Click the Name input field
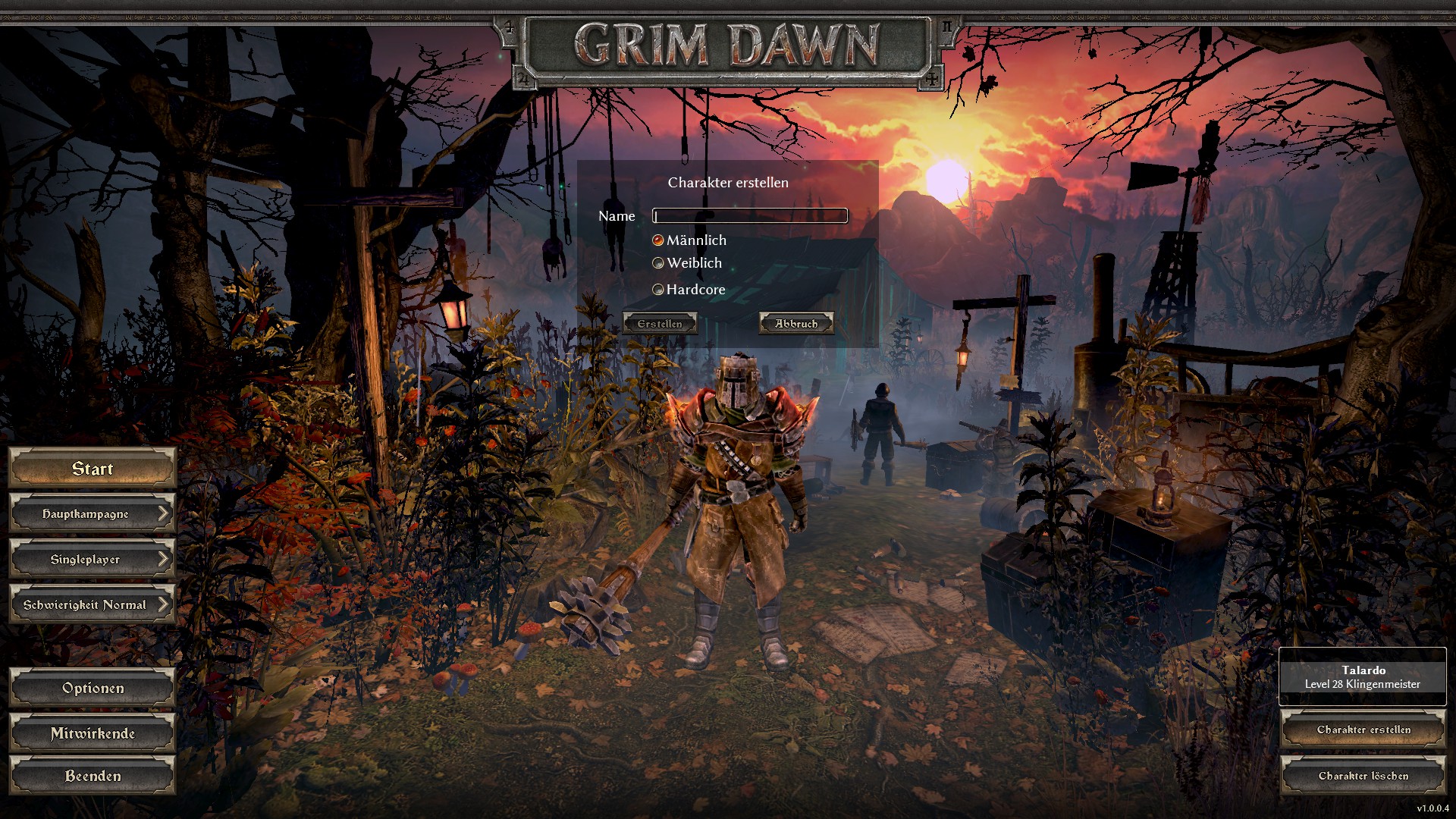Viewport: 1456px width, 819px height. 749,216
